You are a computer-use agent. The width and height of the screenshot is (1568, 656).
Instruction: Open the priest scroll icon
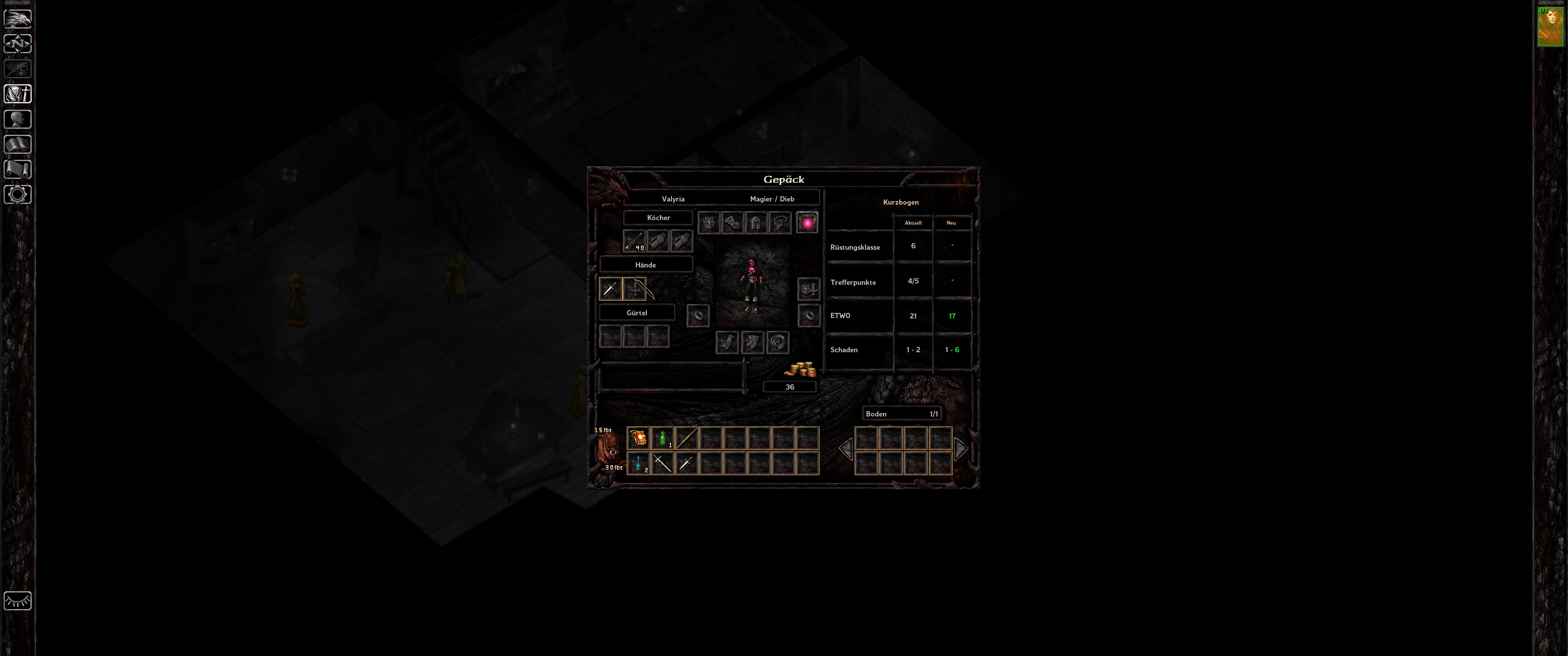coord(18,169)
